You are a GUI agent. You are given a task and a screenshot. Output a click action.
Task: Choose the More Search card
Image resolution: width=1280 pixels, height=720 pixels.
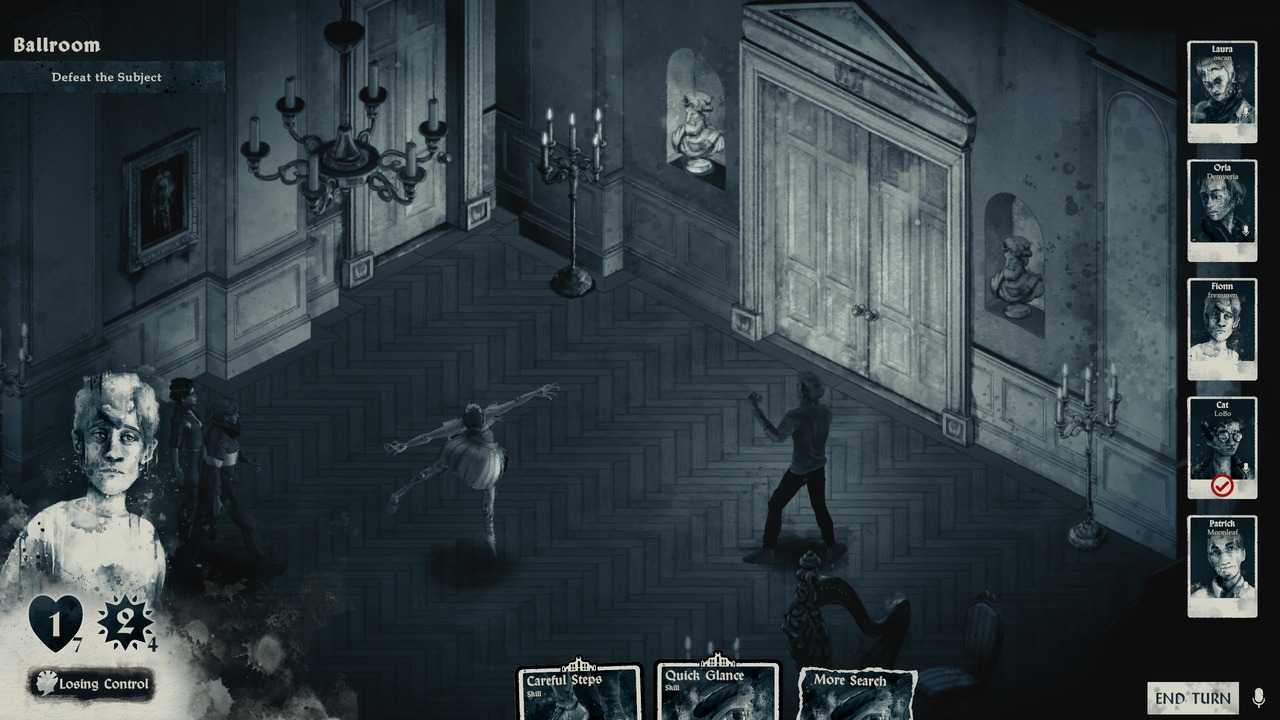(857, 695)
